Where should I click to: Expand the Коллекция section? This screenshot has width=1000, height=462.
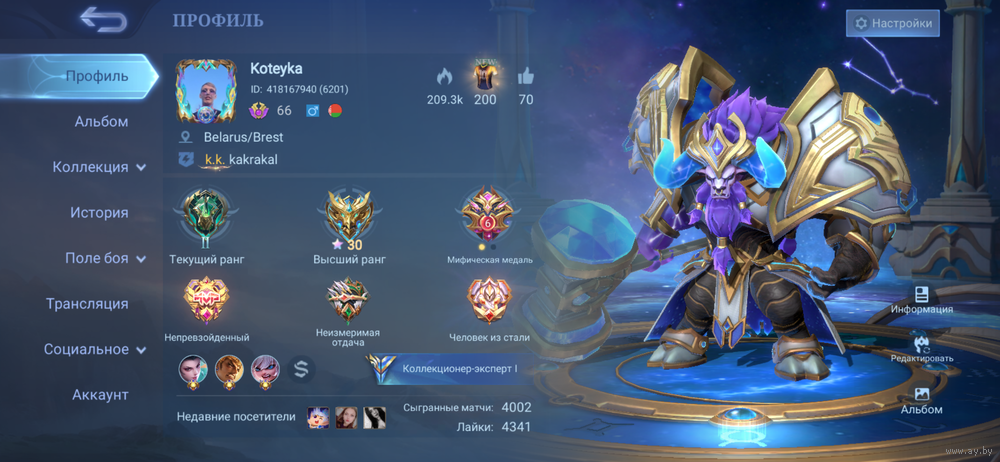[x=99, y=167]
